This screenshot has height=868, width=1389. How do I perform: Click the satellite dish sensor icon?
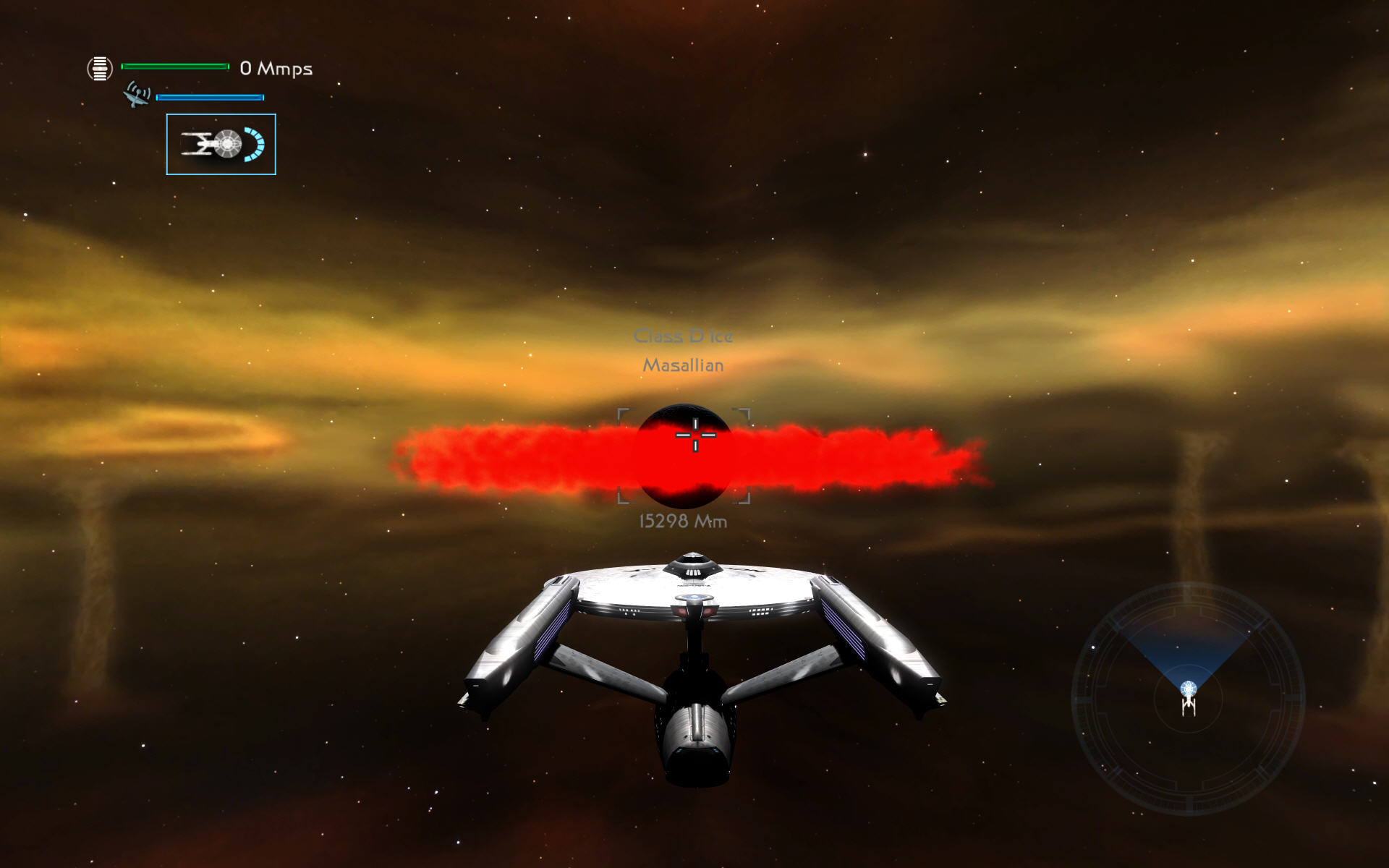pyautogui.click(x=137, y=95)
